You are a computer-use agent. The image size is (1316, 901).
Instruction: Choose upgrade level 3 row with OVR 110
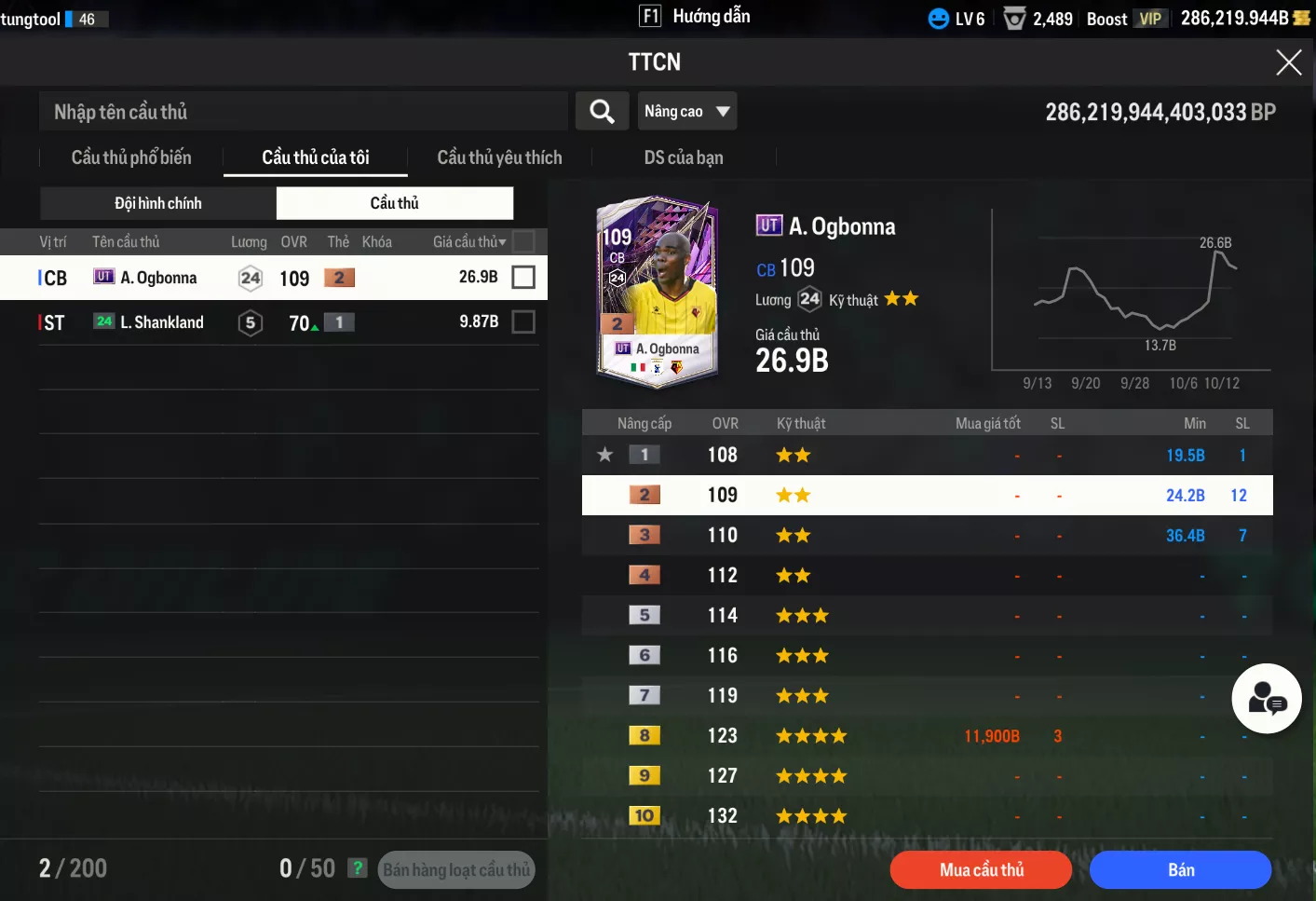coord(927,536)
